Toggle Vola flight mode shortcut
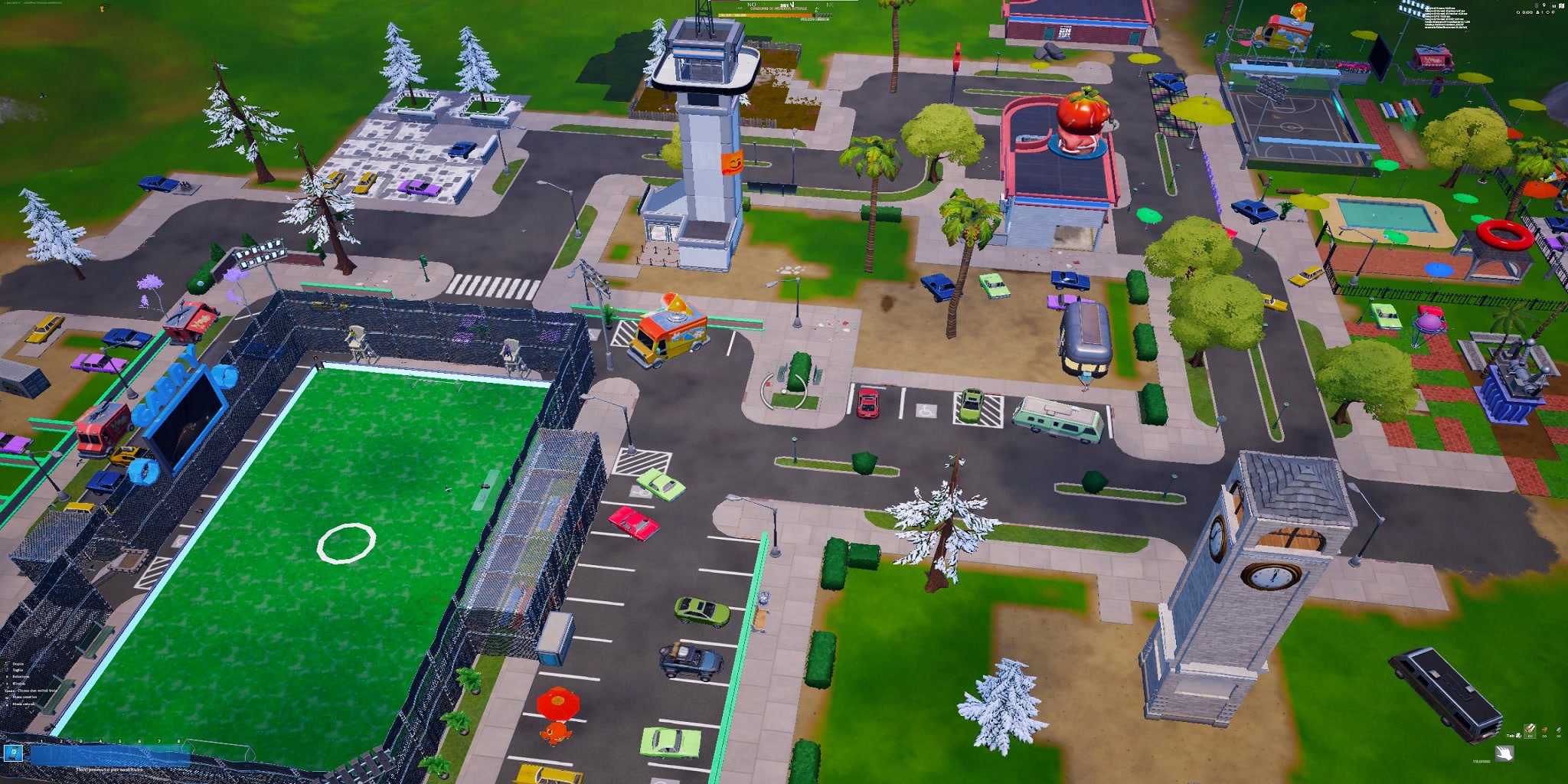 (x=31, y=691)
